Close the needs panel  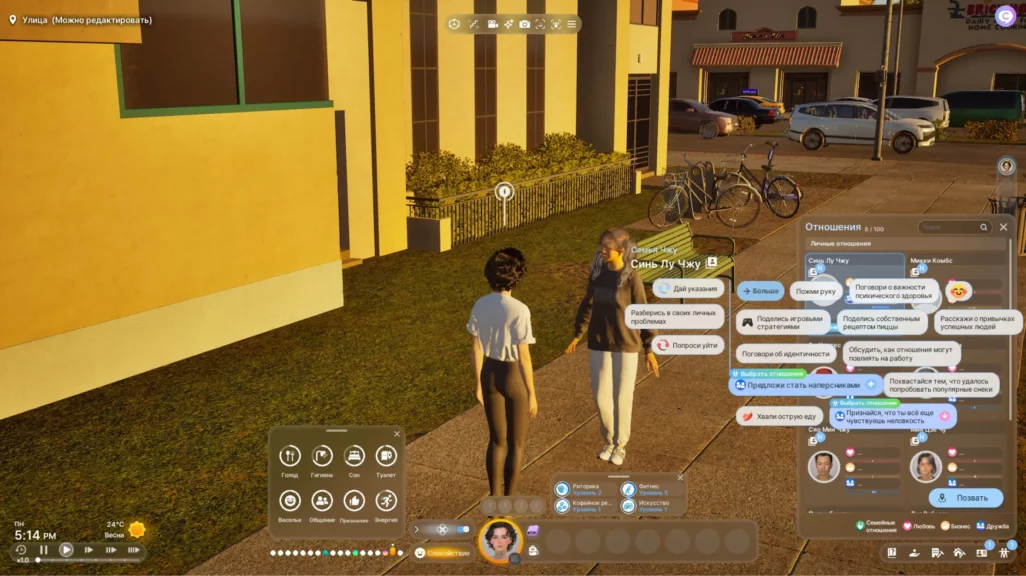pos(397,434)
